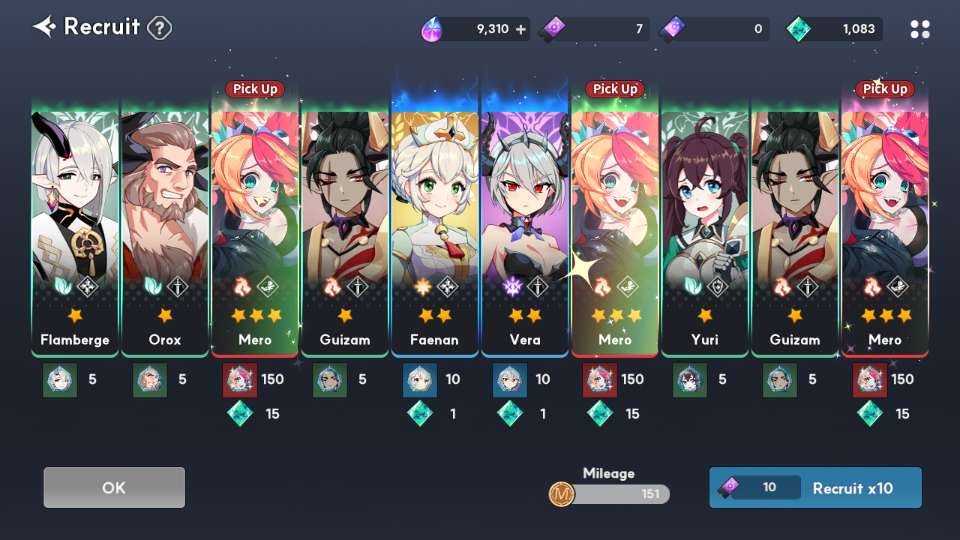Go back using the Recruit arrow
Screen dimensions: 960x540
(44, 27)
